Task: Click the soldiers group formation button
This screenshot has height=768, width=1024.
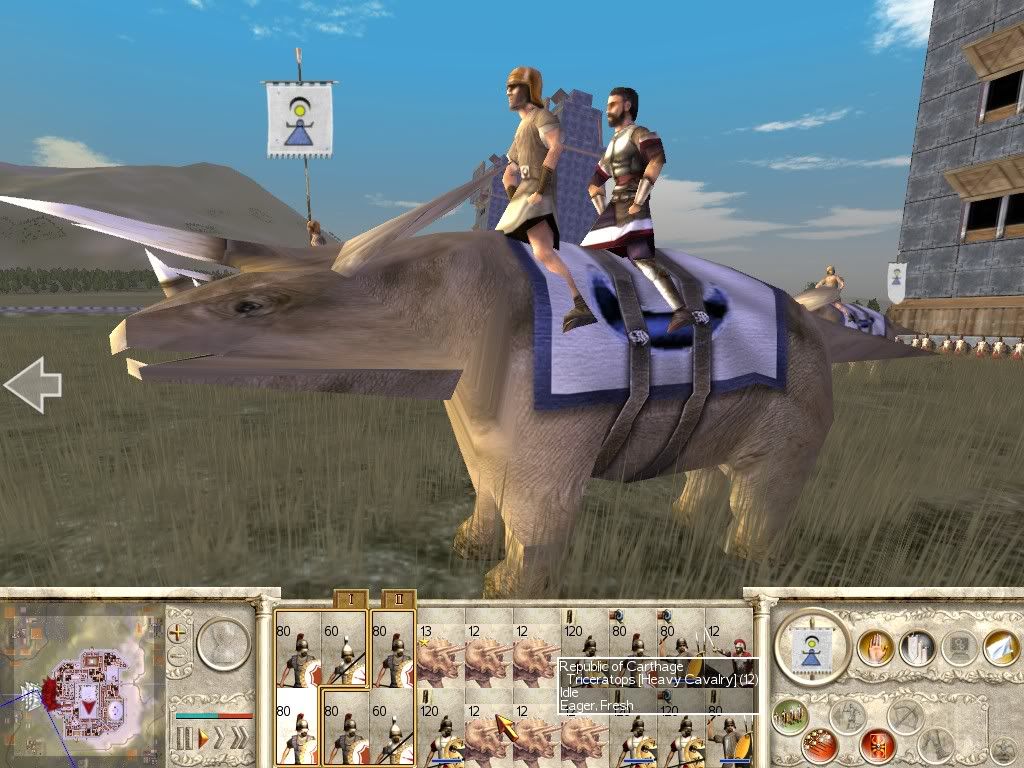Action: (791, 716)
